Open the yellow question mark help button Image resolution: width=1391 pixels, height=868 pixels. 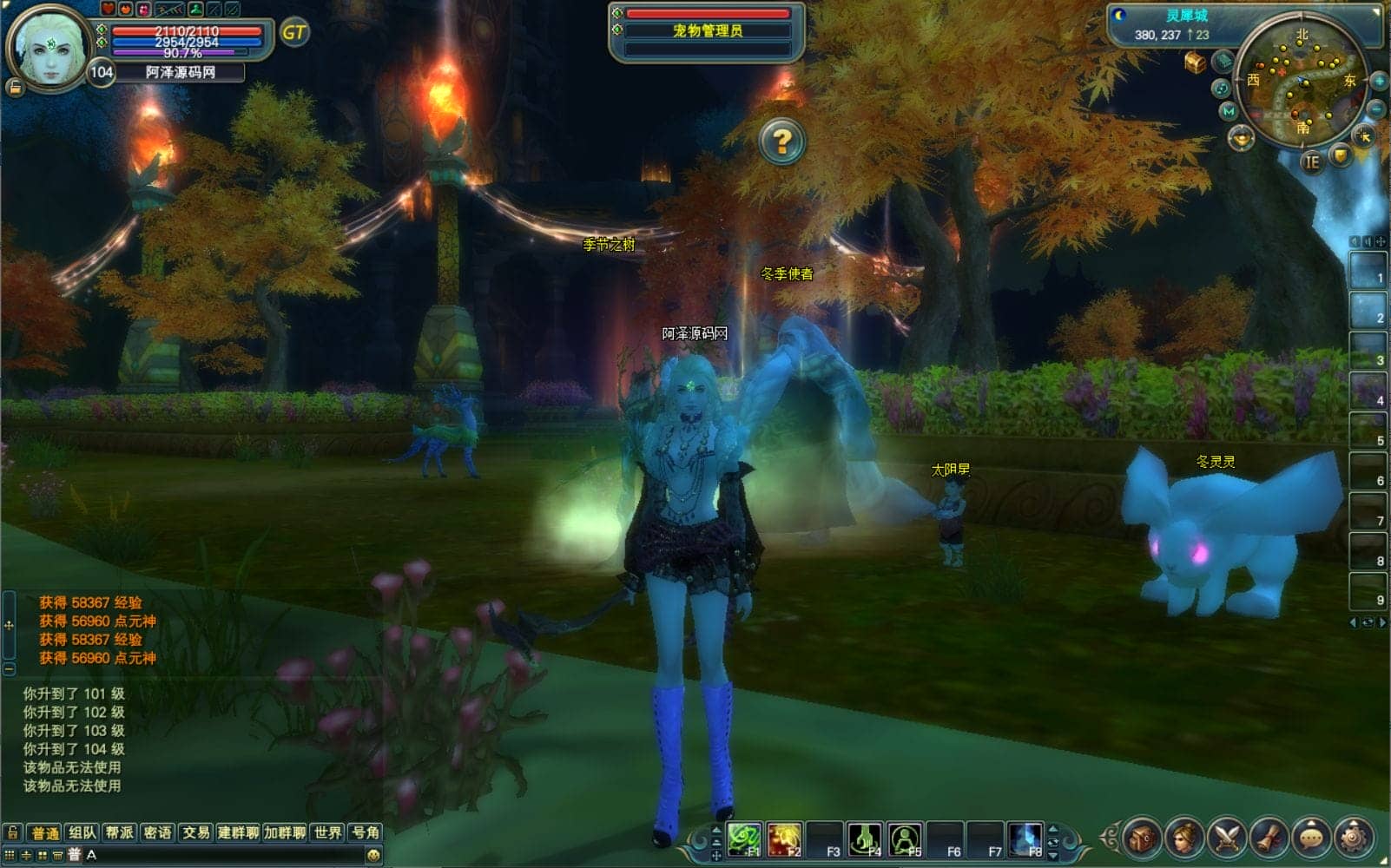781,141
